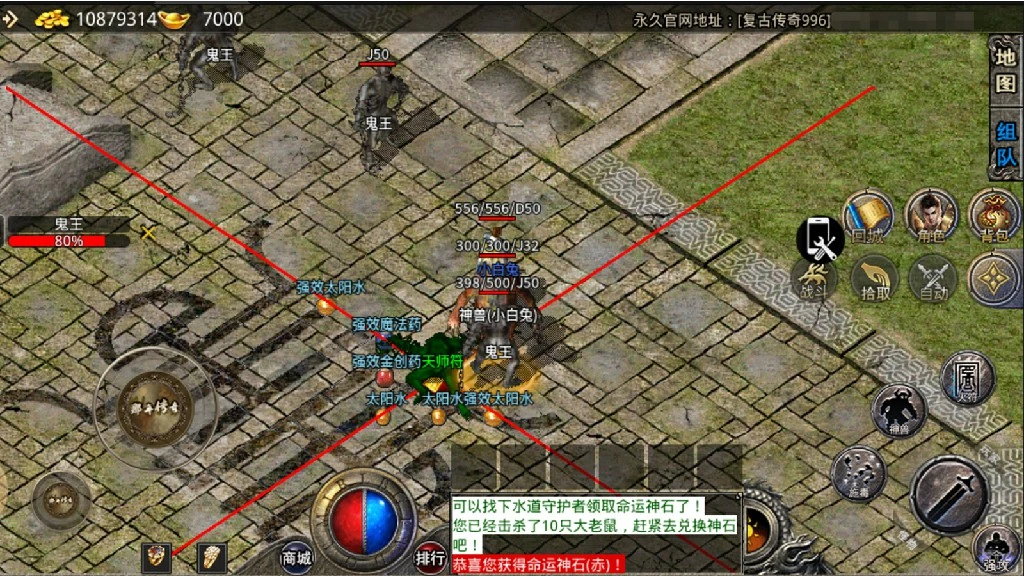Open the 地图 map panel
The image size is (1024, 576).
1004,71
